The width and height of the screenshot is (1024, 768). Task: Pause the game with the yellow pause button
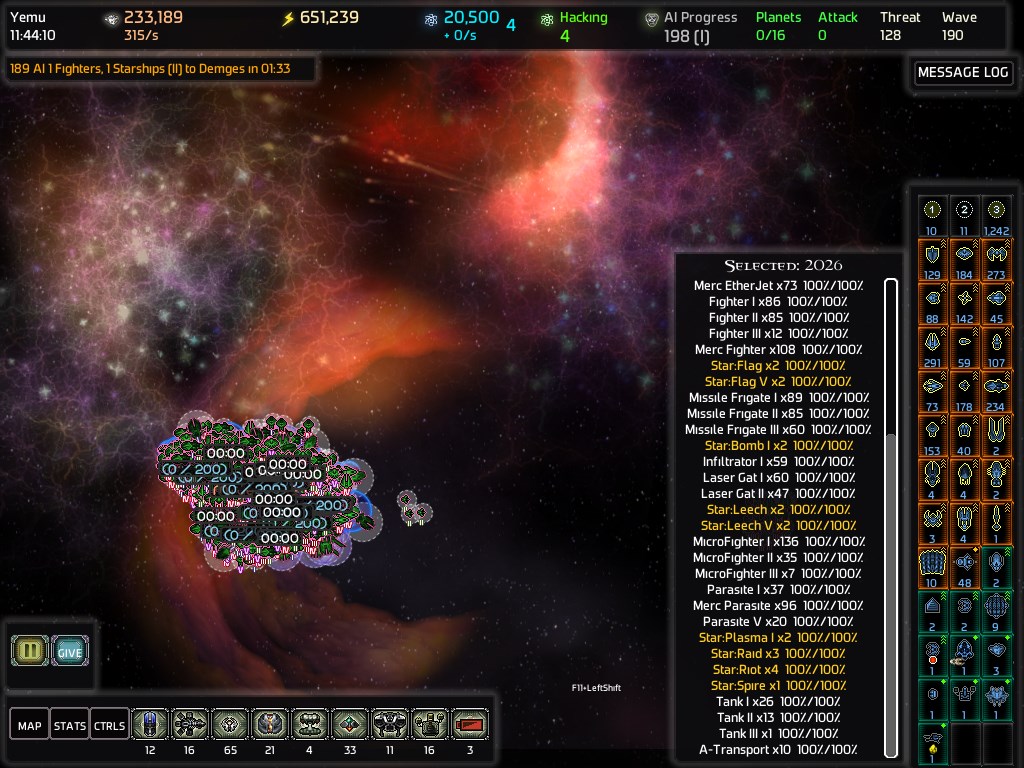pos(30,651)
